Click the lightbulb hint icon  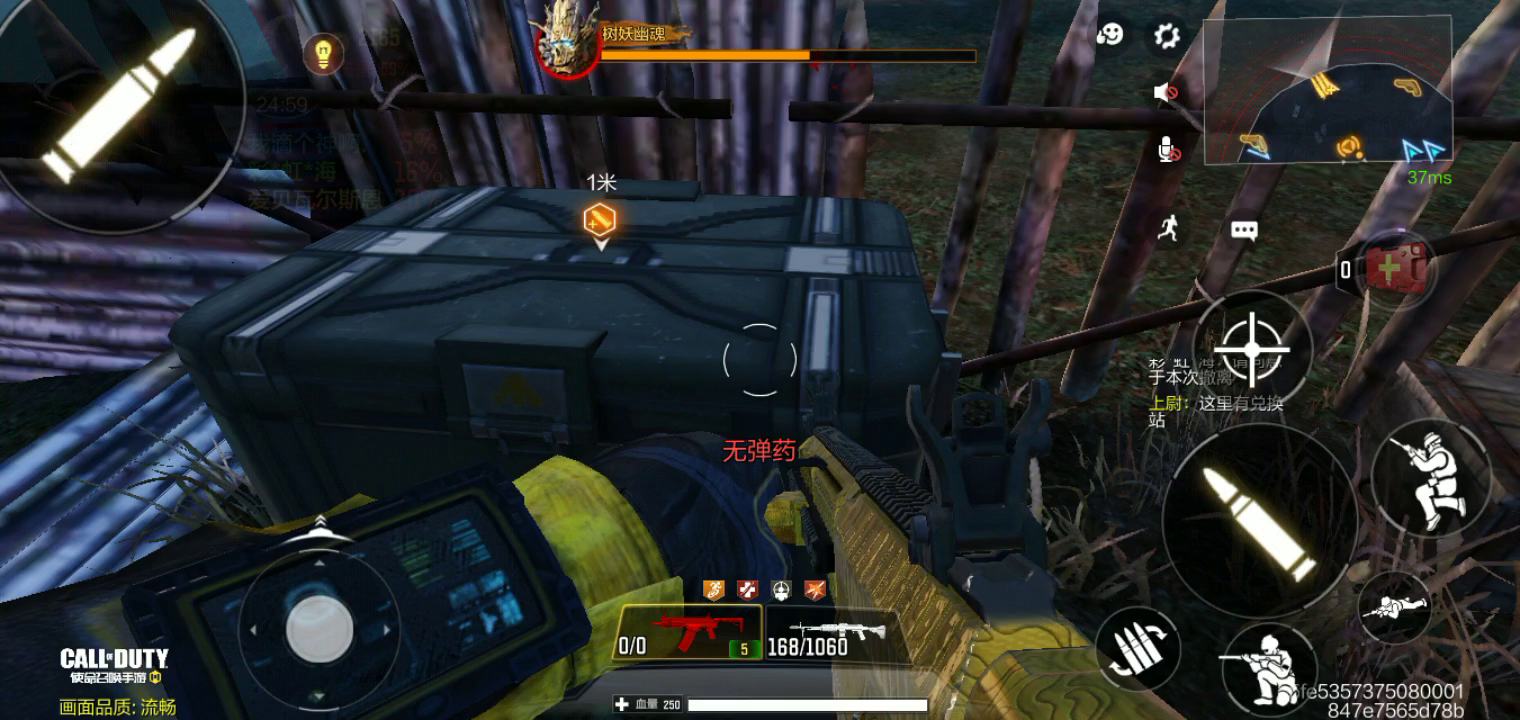click(323, 54)
